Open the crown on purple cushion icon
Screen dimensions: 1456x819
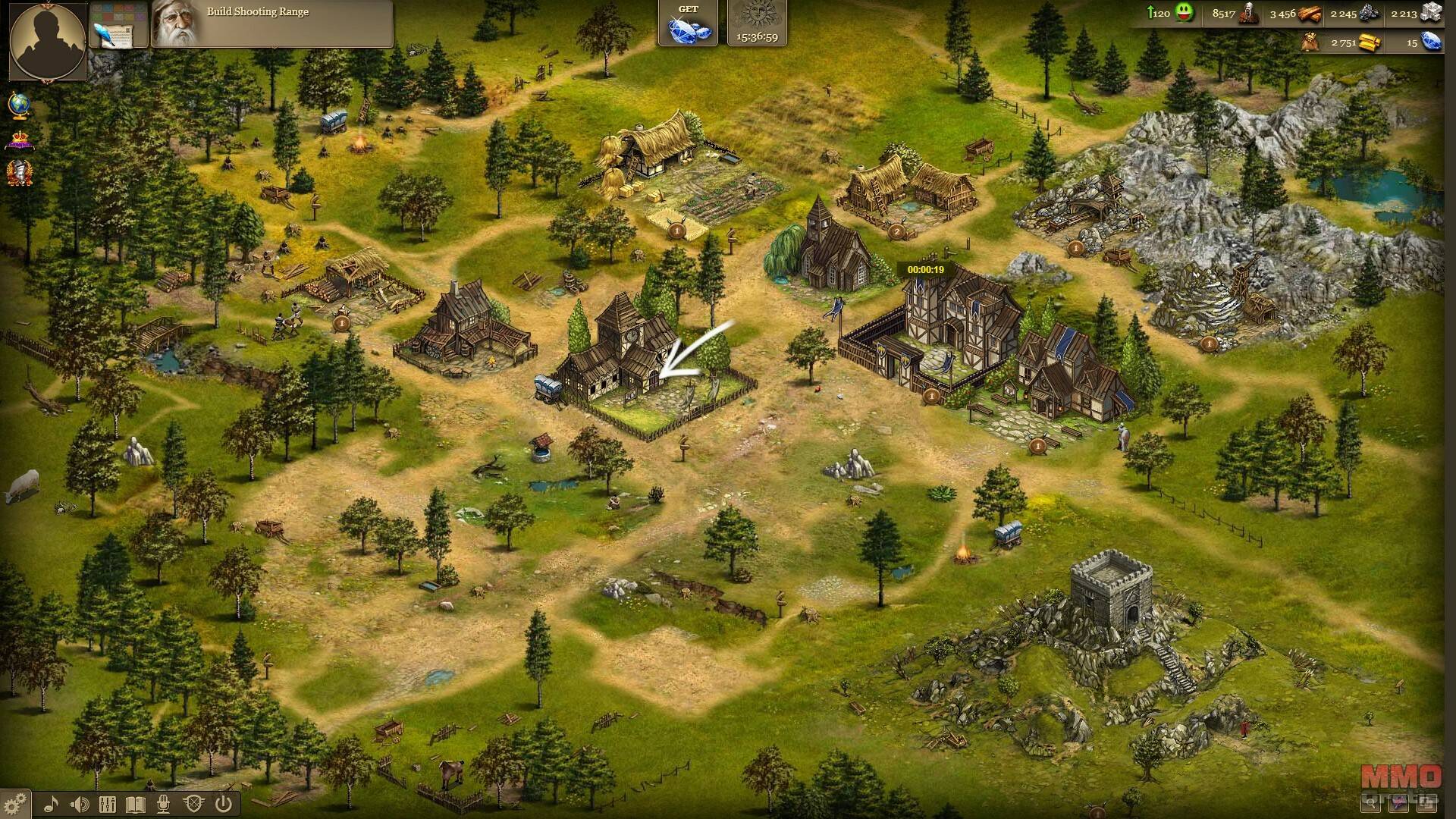tap(20, 140)
